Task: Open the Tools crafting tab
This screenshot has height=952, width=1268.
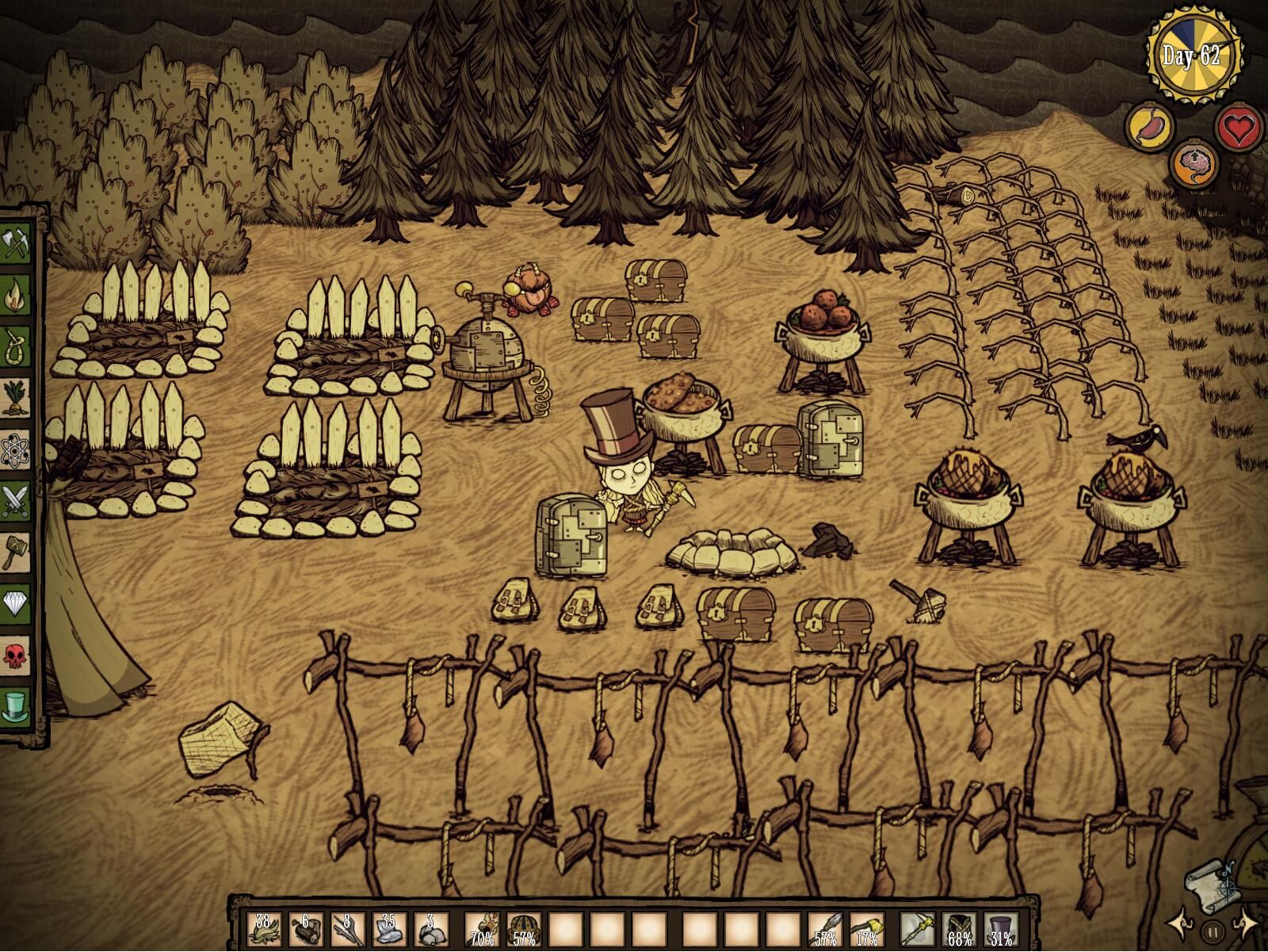Action: [x=17, y=243]
